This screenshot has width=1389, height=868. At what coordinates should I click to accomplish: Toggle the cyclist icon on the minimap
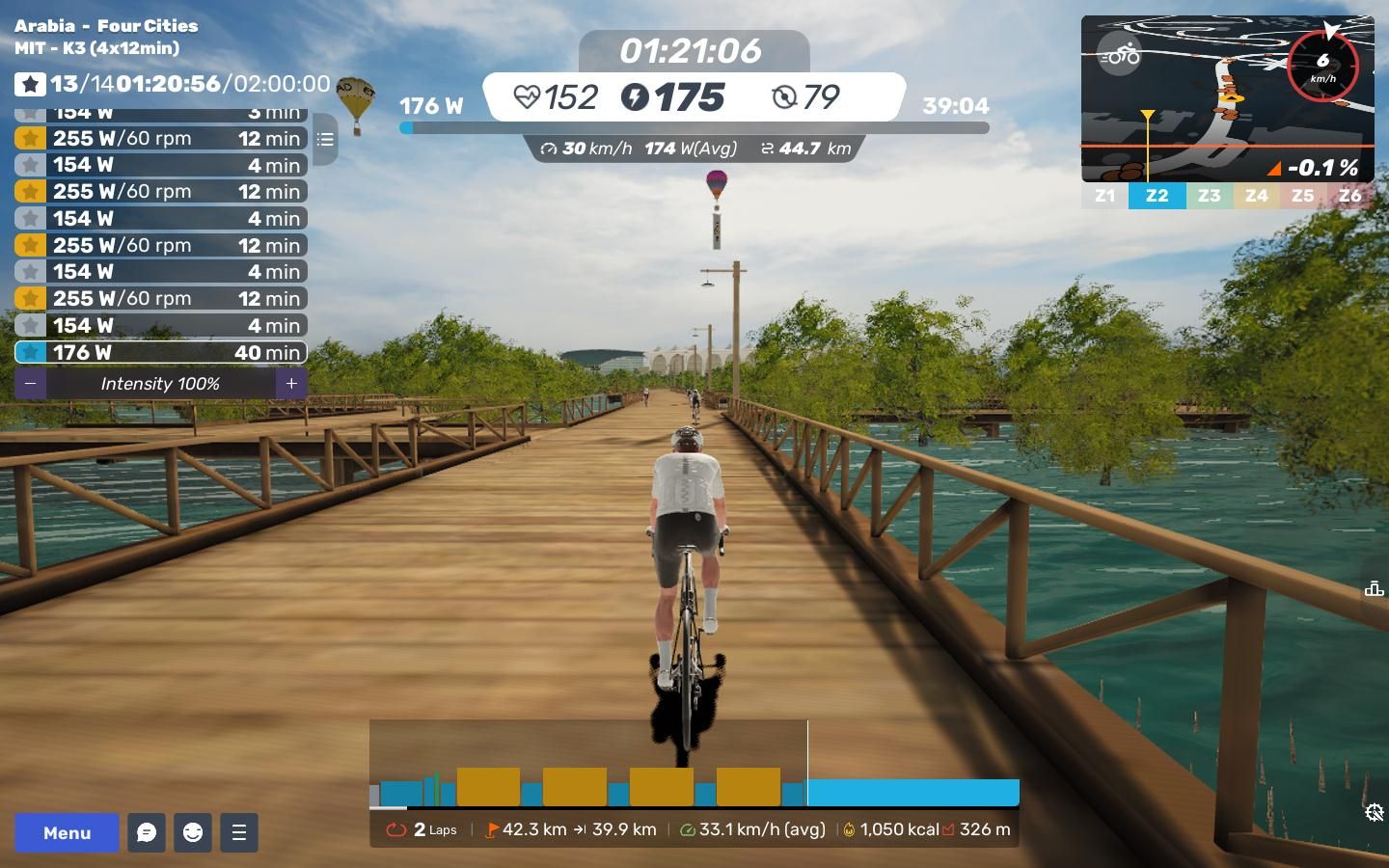[1120, 56]
